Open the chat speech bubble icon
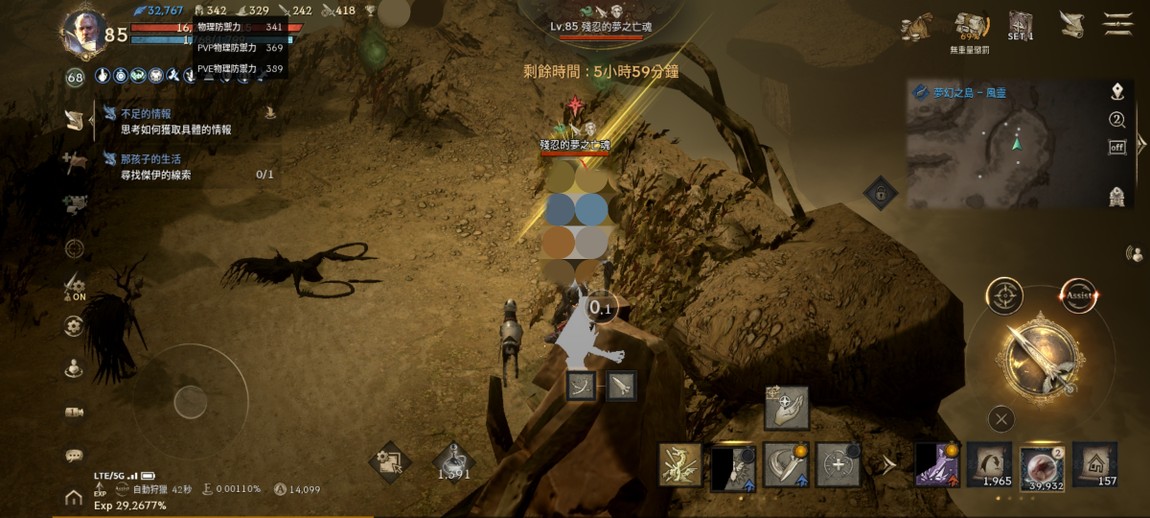The height and width of the screenshot is (518, 1150). 74,456
